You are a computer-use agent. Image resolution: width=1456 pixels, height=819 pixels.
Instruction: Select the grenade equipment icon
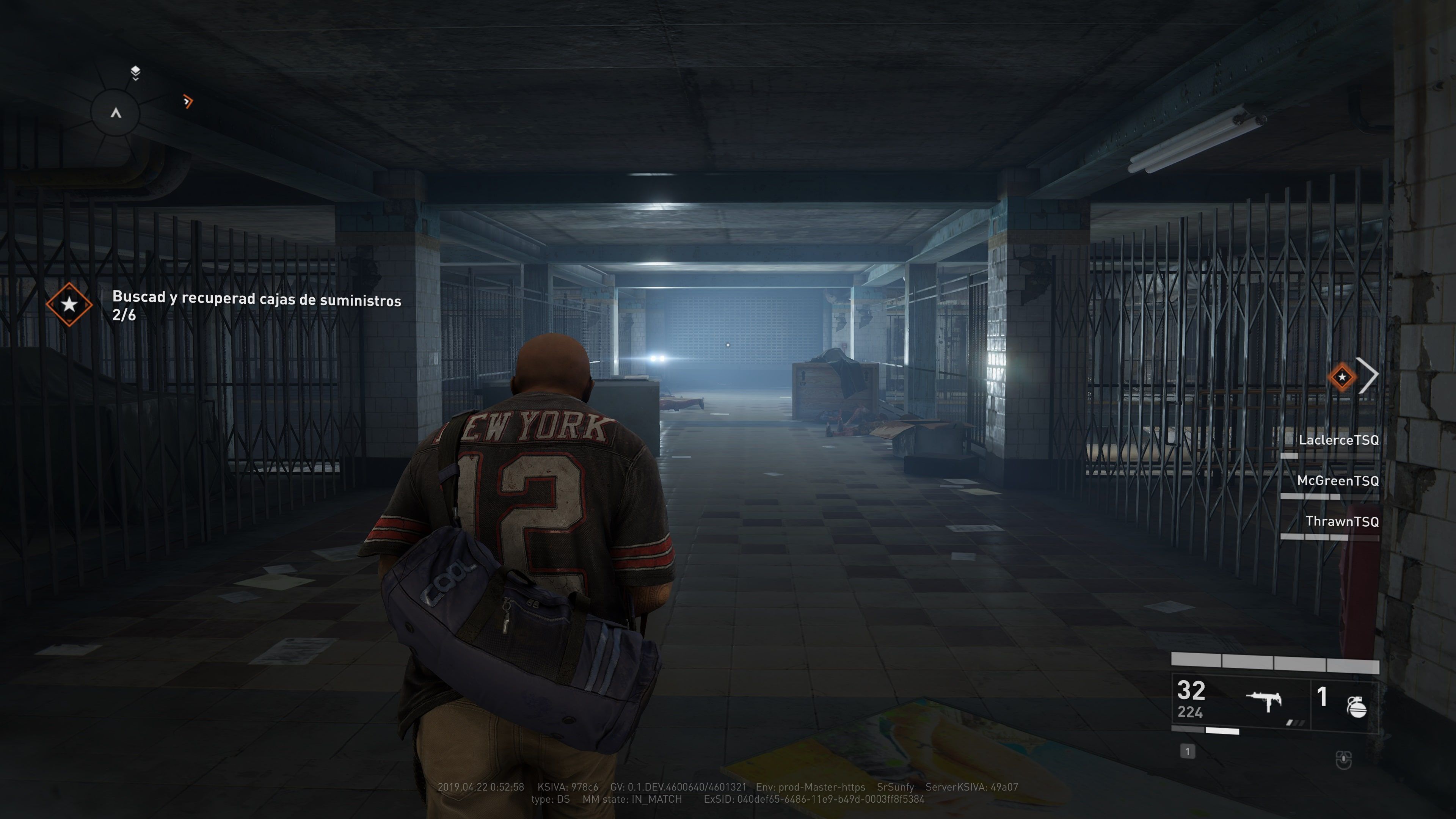point(1357,706)
